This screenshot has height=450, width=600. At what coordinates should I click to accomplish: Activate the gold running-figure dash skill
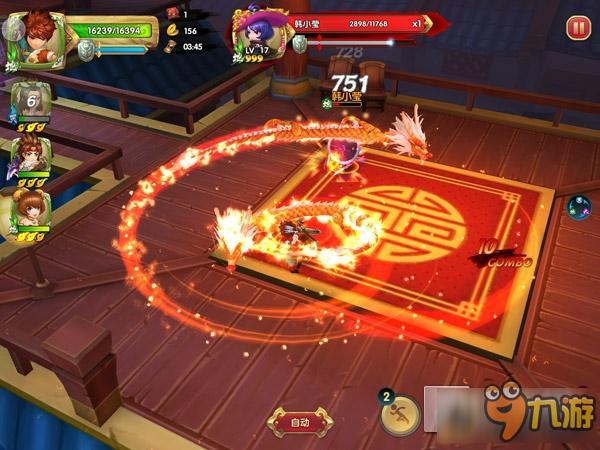401,415
